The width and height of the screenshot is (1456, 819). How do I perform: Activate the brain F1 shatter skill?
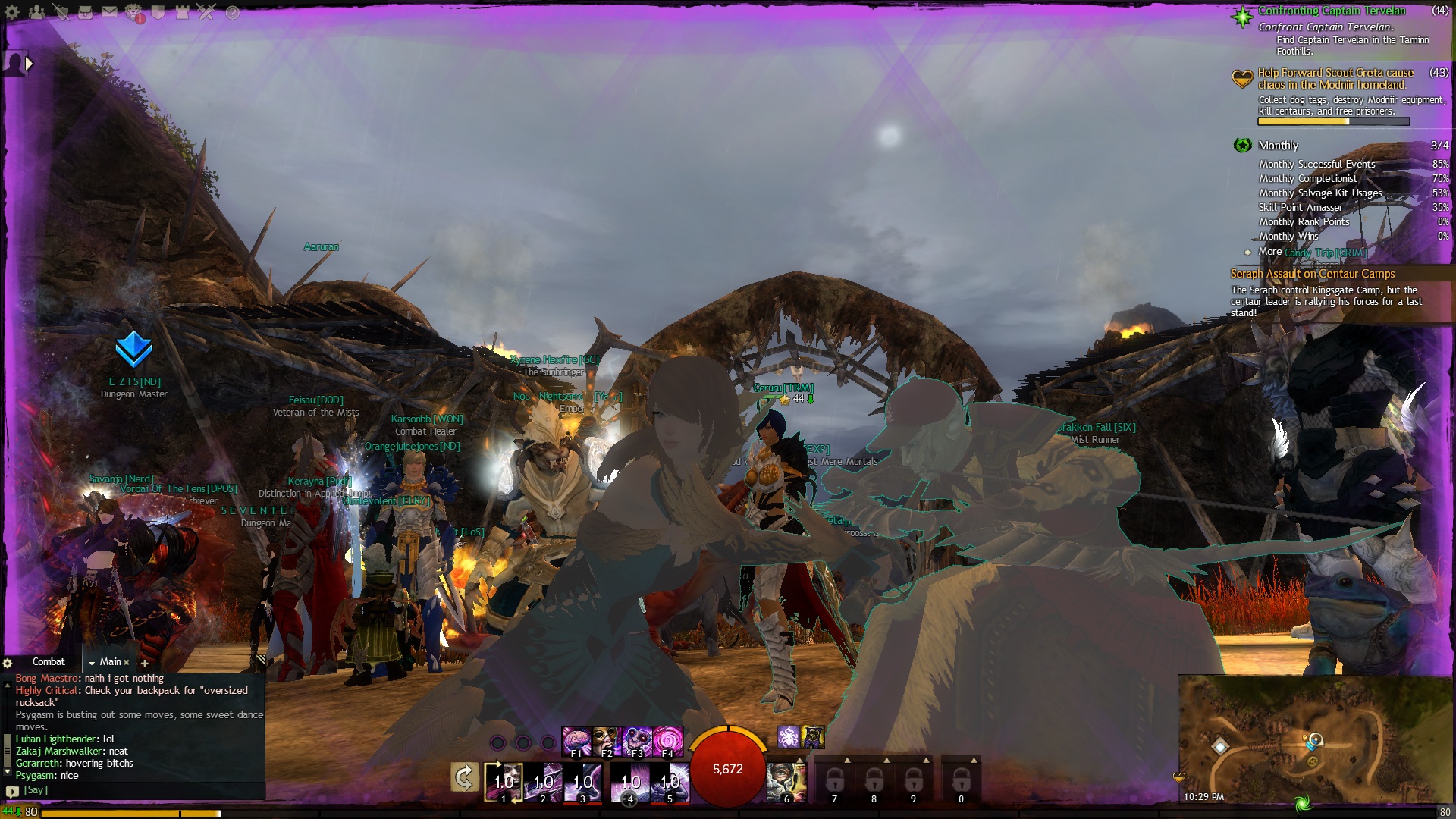pos(576,741)
